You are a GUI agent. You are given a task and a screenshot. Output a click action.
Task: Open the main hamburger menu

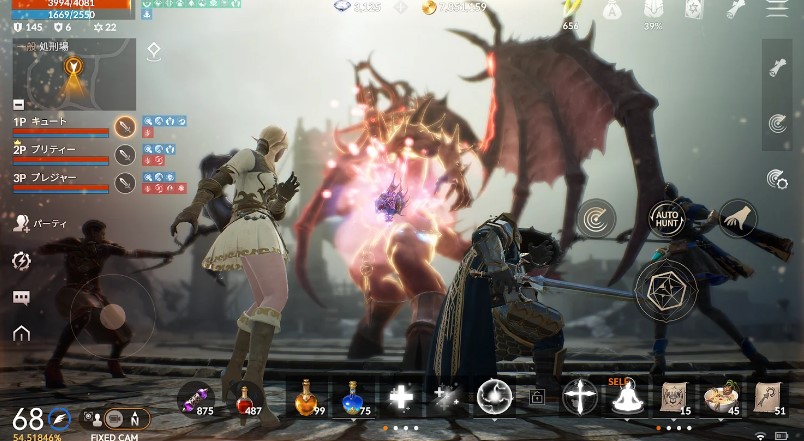776,10
